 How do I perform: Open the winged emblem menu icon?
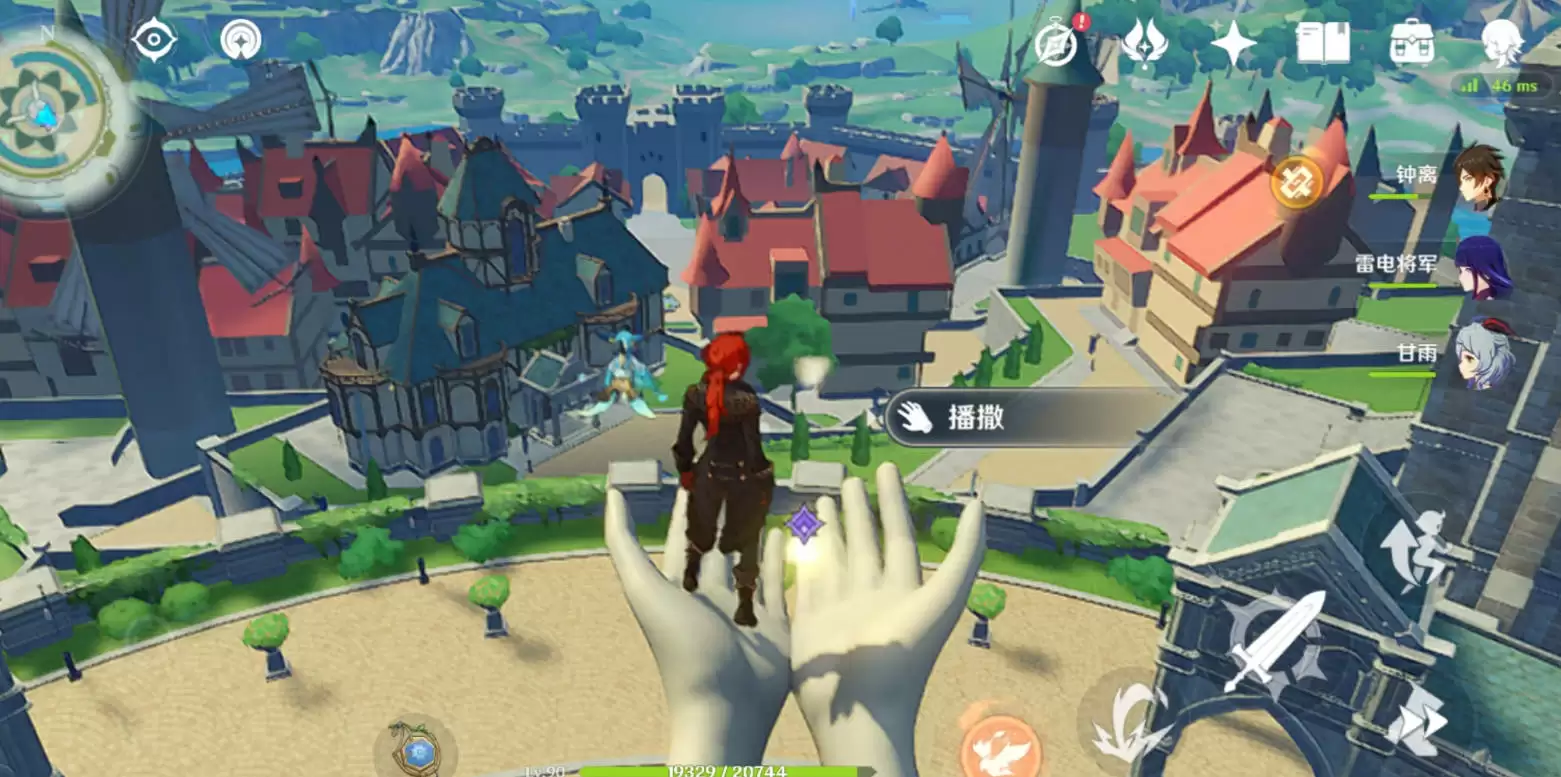(x=1144, y=43)
